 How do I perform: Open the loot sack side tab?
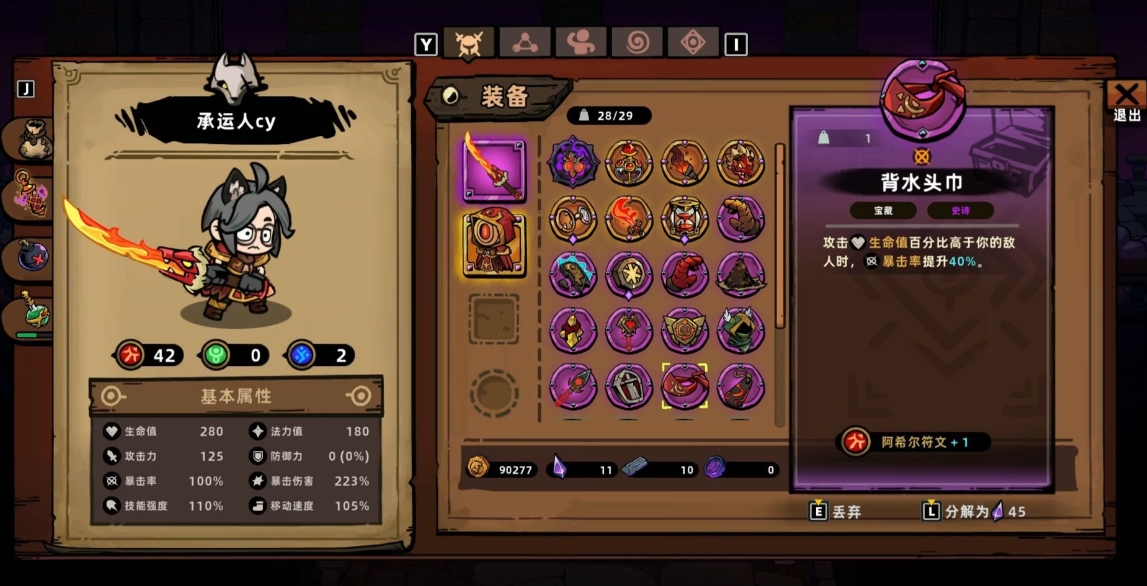[x=30, y=139]
